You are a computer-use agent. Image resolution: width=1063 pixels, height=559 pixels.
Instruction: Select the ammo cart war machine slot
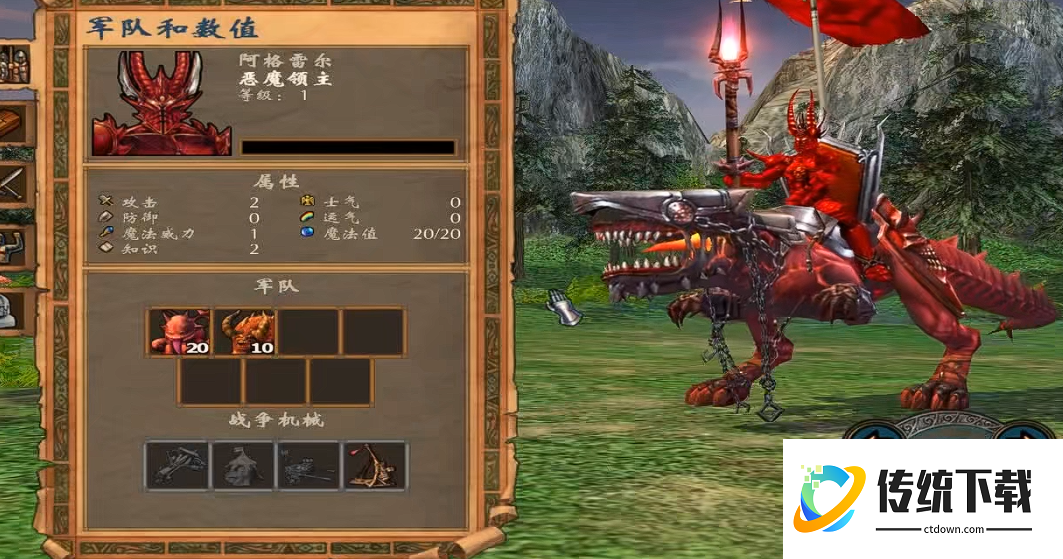click(309, 465)
